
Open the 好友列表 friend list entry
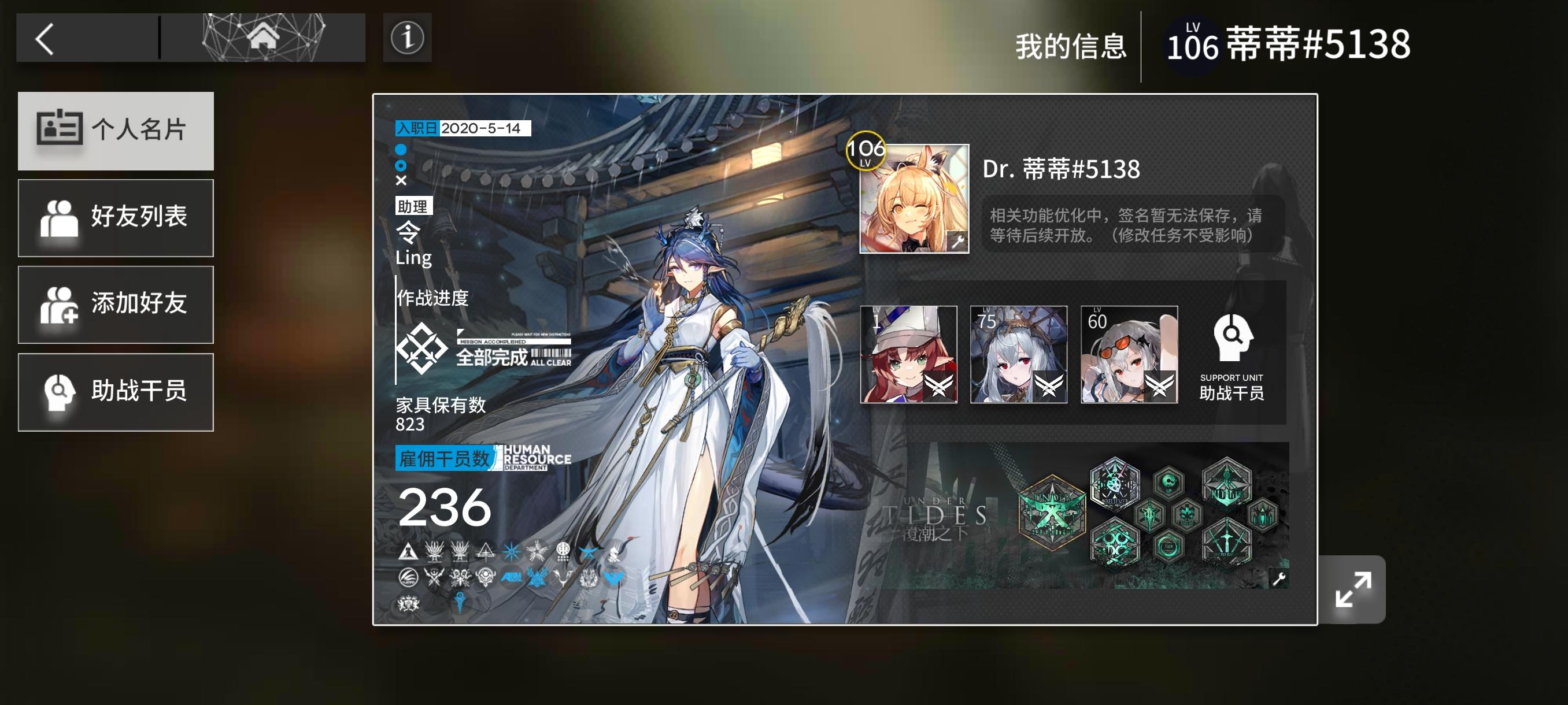(x=116, y=218)
